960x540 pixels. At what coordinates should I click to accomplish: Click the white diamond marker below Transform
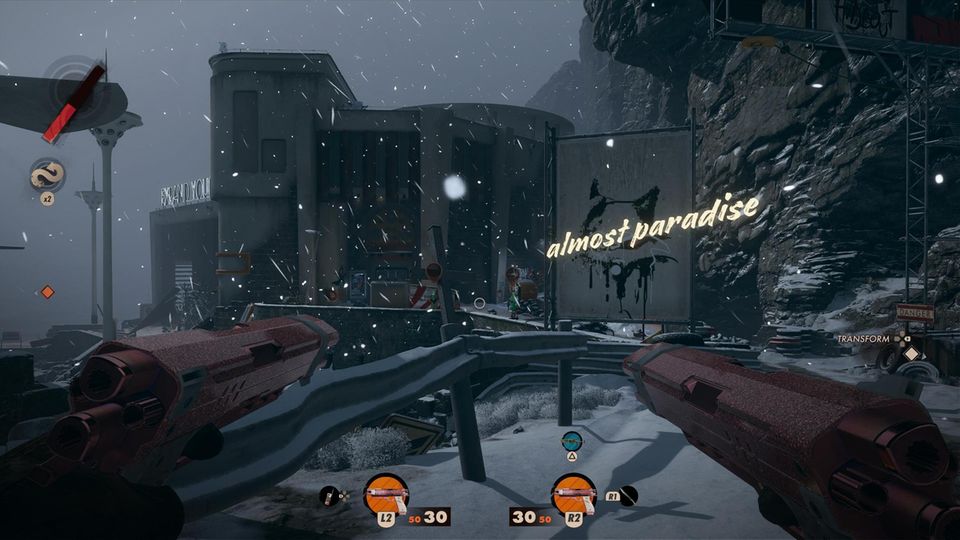[910, 353]
